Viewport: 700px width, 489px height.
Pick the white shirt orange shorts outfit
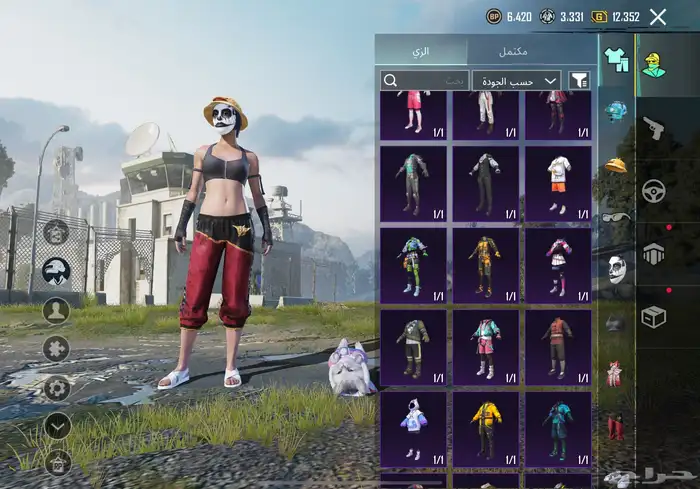[x=558, y=184]
